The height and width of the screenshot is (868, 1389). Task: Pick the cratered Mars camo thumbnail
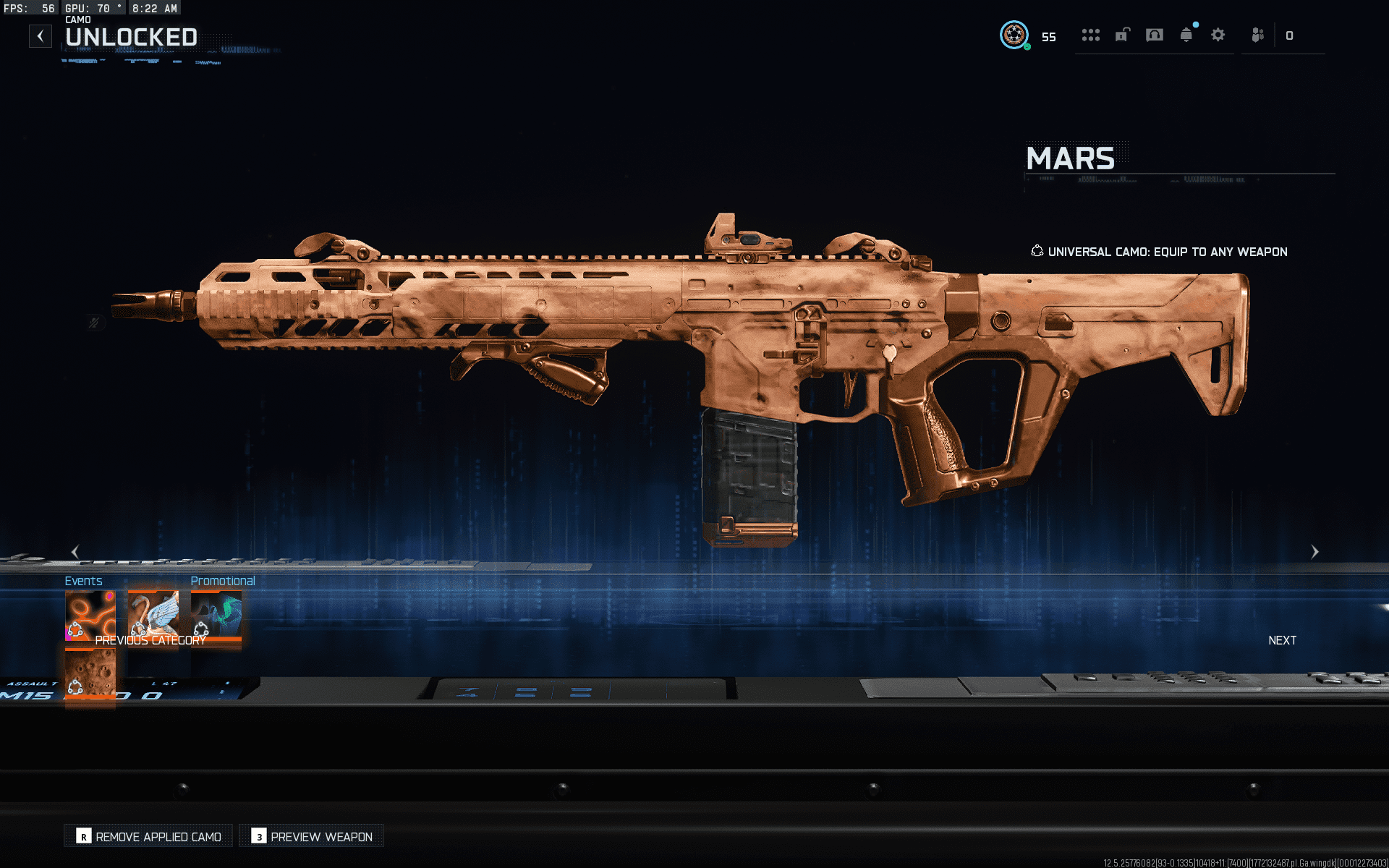click(x=90, y=673)
